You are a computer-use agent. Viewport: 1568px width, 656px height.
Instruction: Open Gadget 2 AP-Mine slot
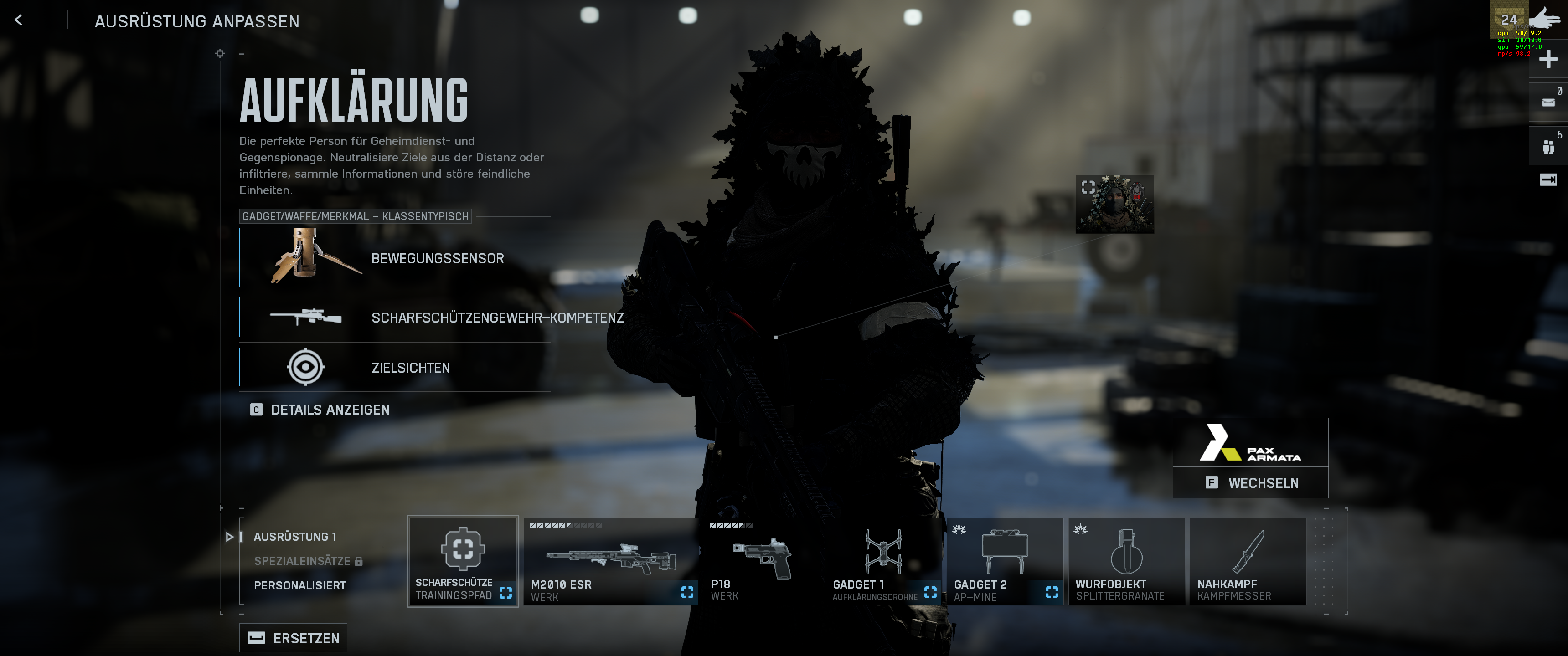pyautogui.click(x=1004, y=561)
